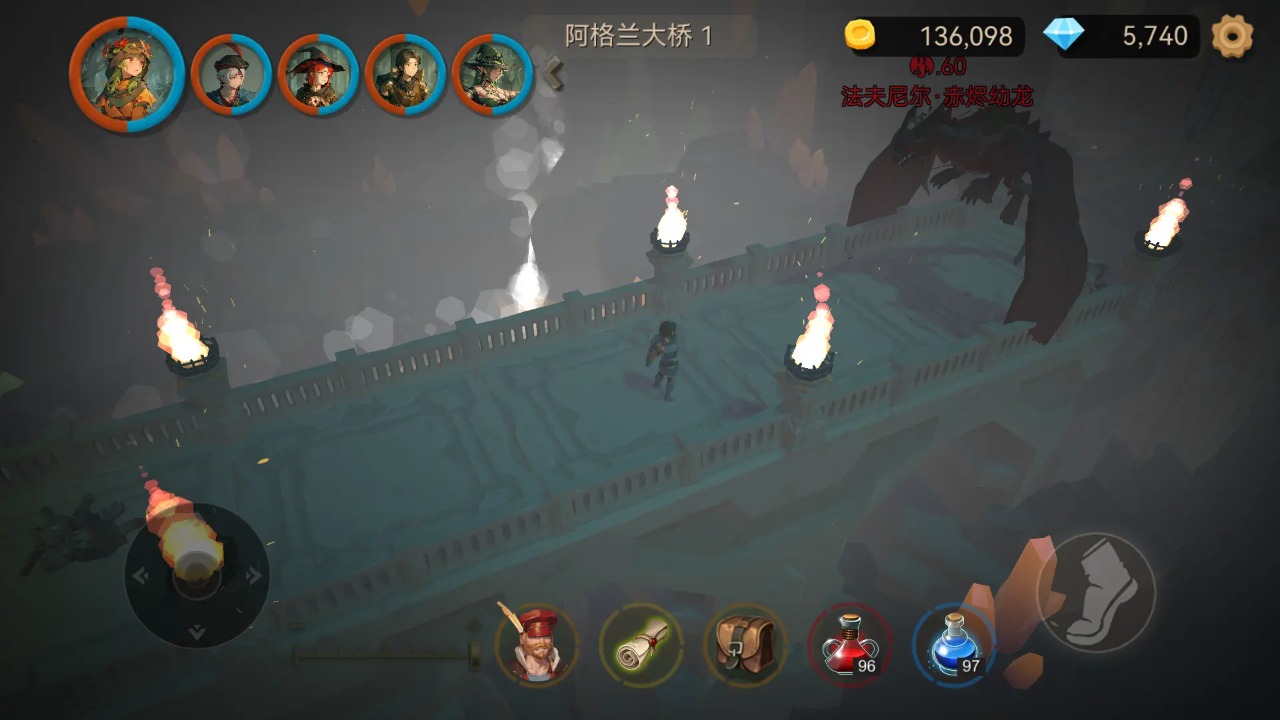Open the quest scroll item

[x=643, y=646]
